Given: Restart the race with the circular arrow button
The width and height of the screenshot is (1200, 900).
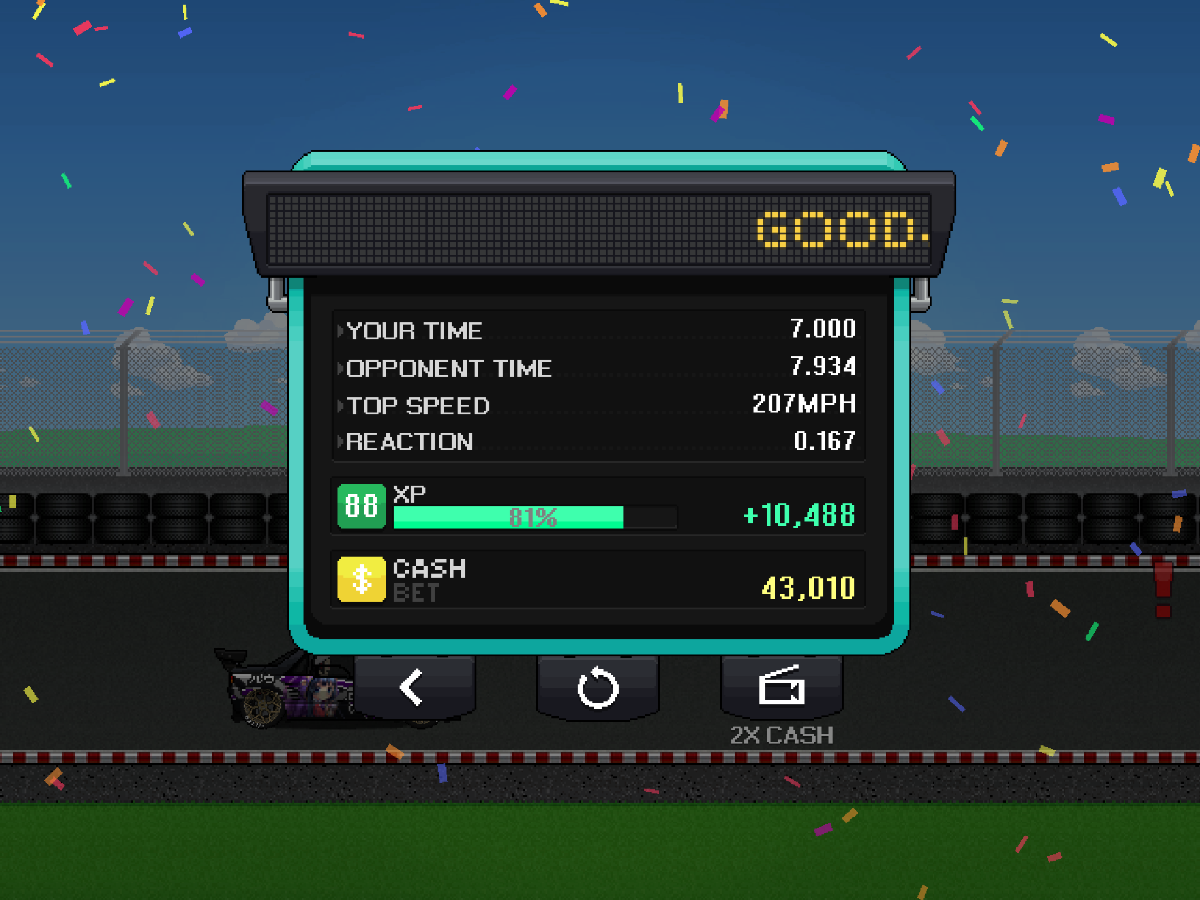Looking at the screenshot, I should (x=597, y=688).
